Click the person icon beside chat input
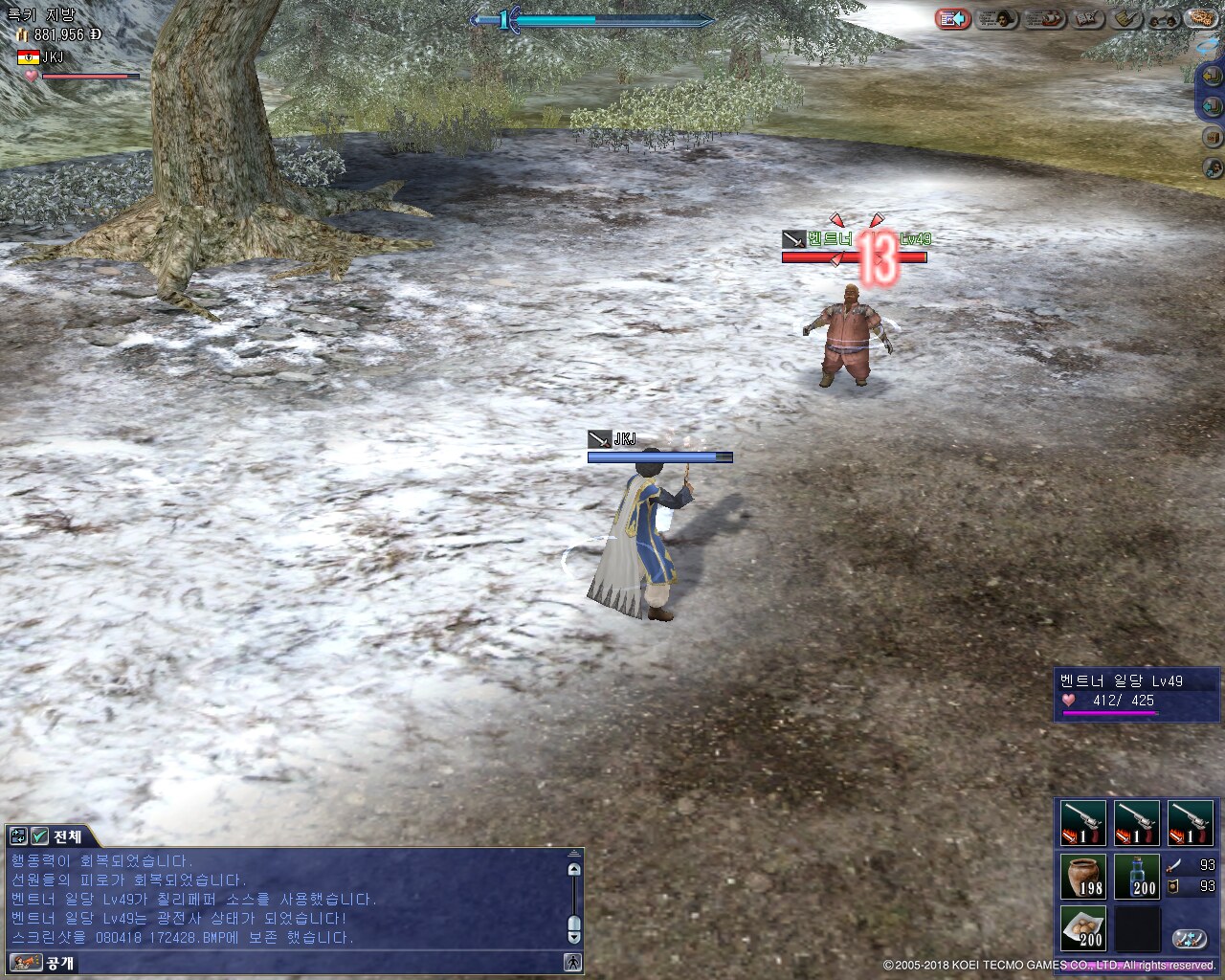1225x980 pixels. tap(573, 963)
